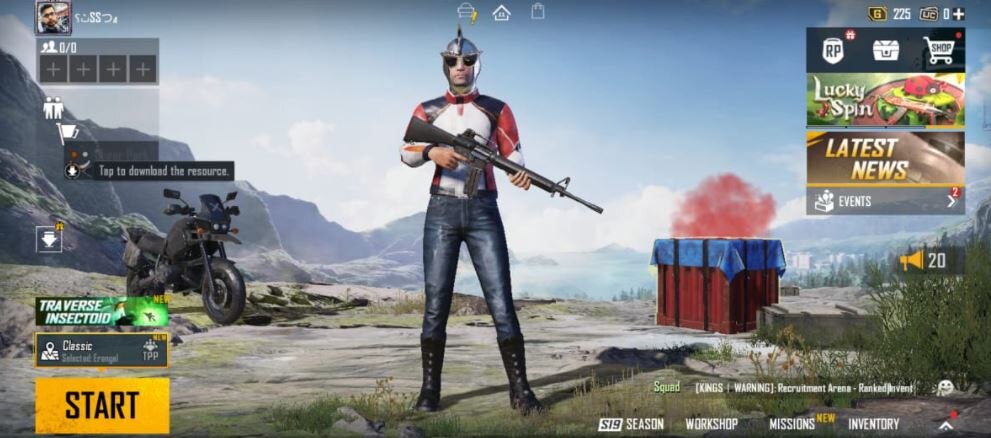Open the Classic mode selection panel
991x438 pixels.
point(102,350)
